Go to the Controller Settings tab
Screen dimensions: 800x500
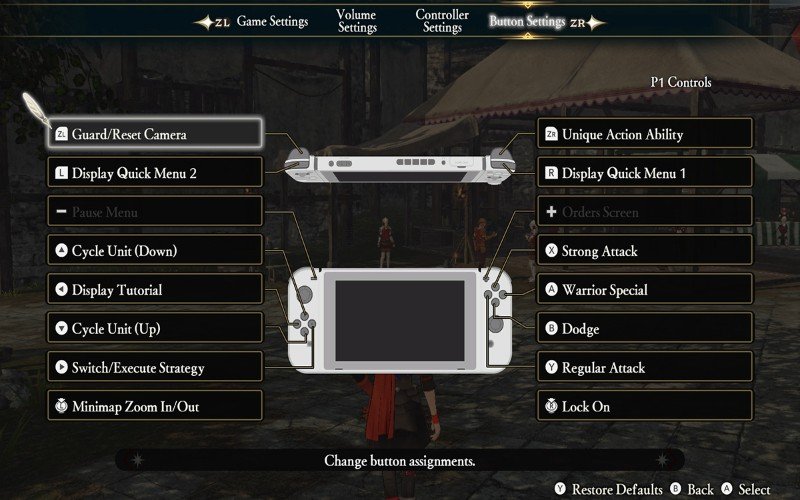point(442,22)
